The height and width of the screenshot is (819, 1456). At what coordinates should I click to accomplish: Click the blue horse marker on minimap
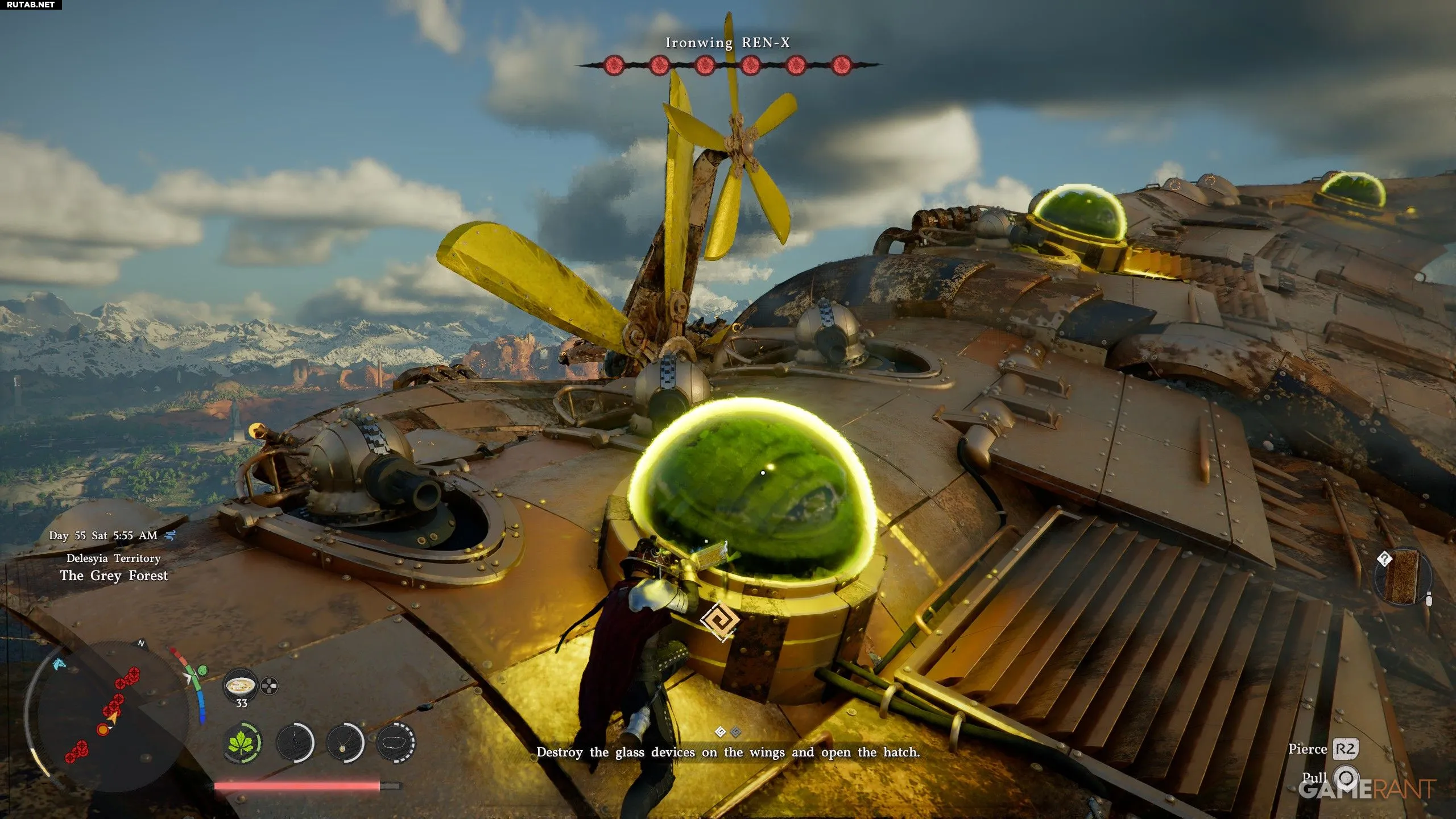[59, 663]
